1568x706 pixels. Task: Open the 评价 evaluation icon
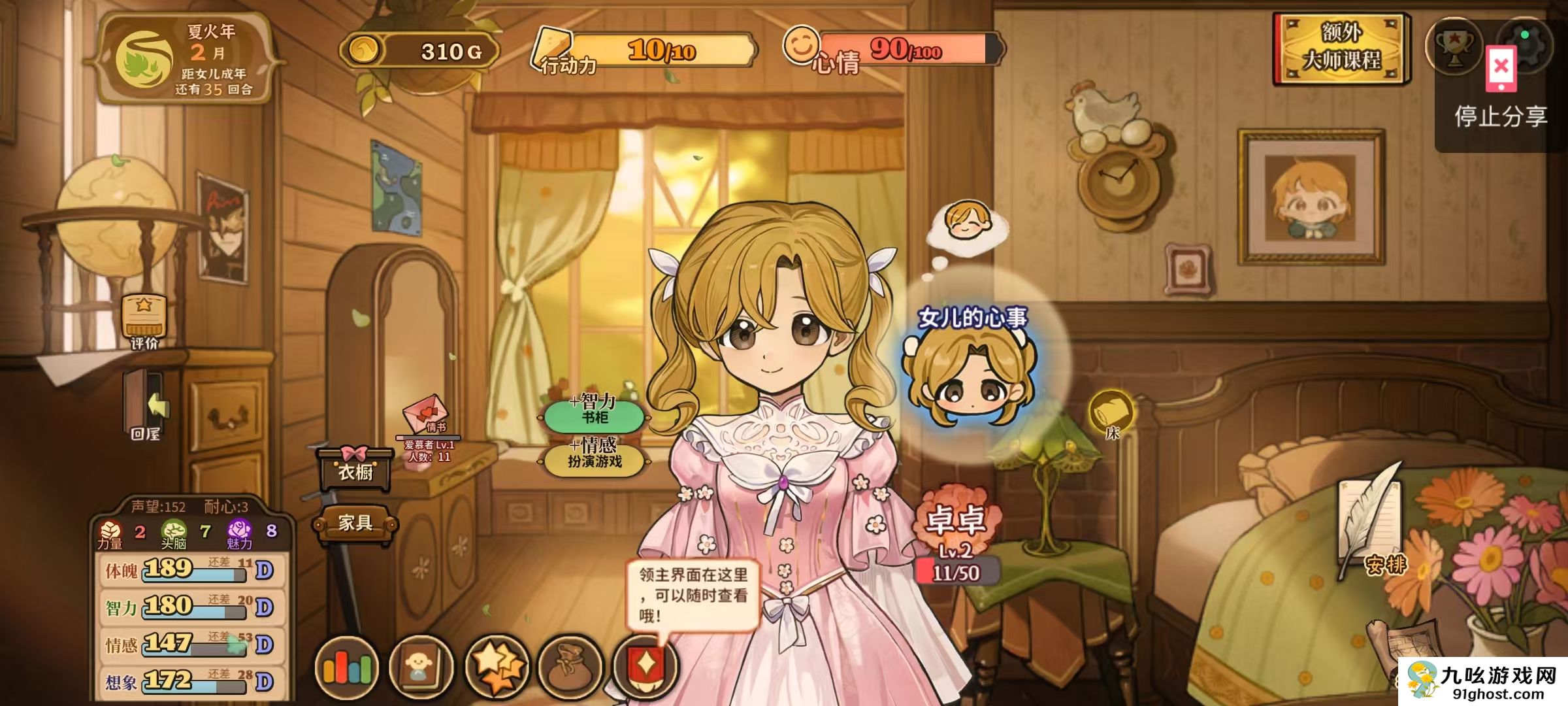[144, 322]
